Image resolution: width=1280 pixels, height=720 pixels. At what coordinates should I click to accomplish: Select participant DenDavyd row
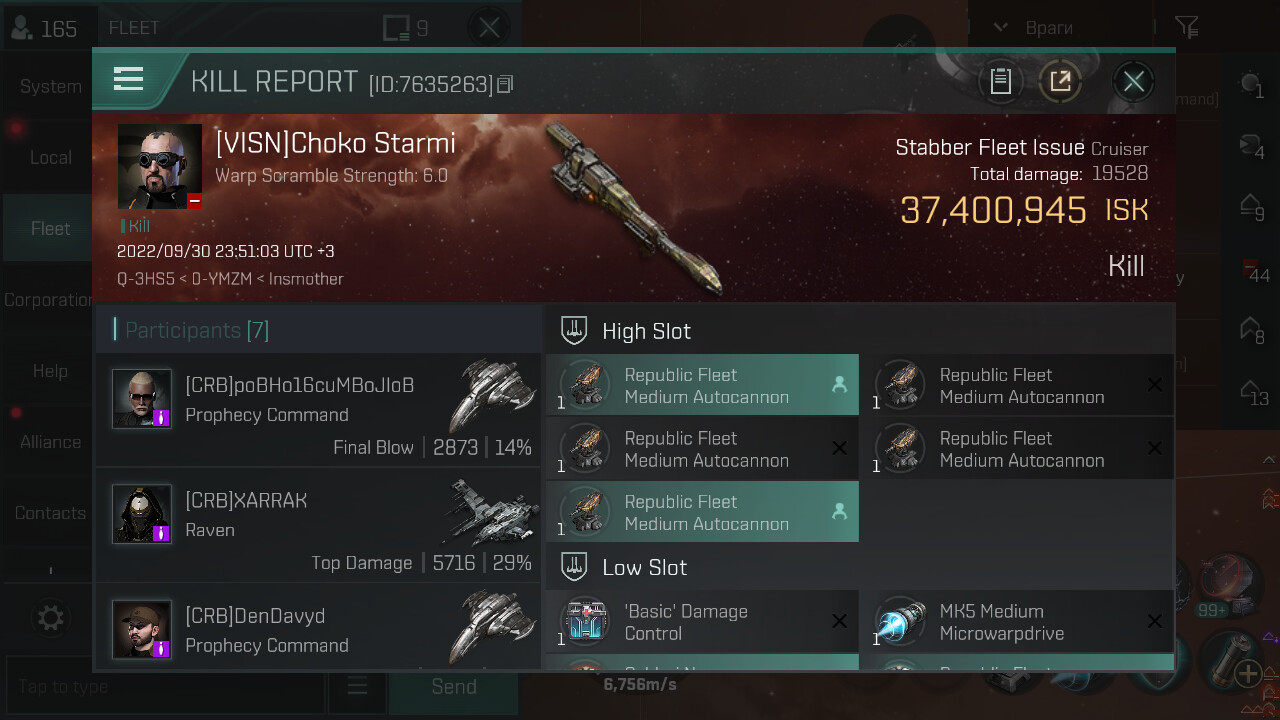[319, 630]
